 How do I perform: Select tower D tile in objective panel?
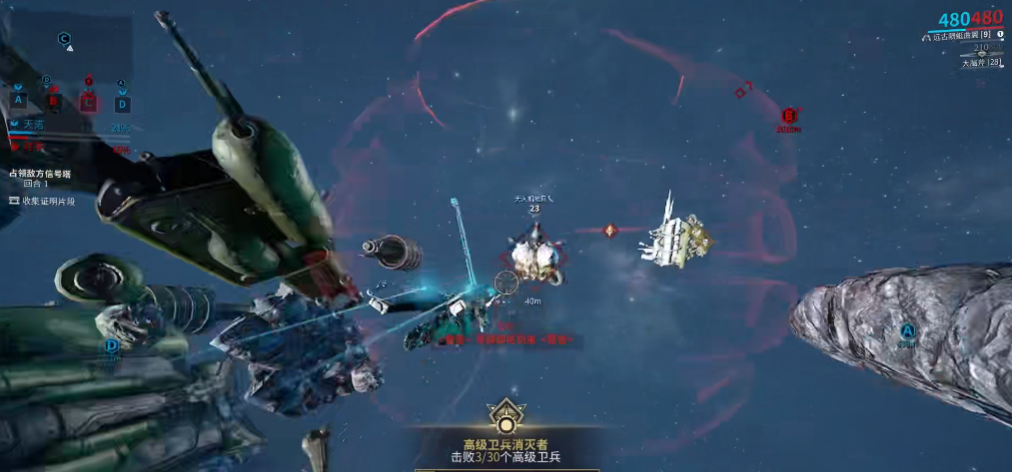click(122, 102)
